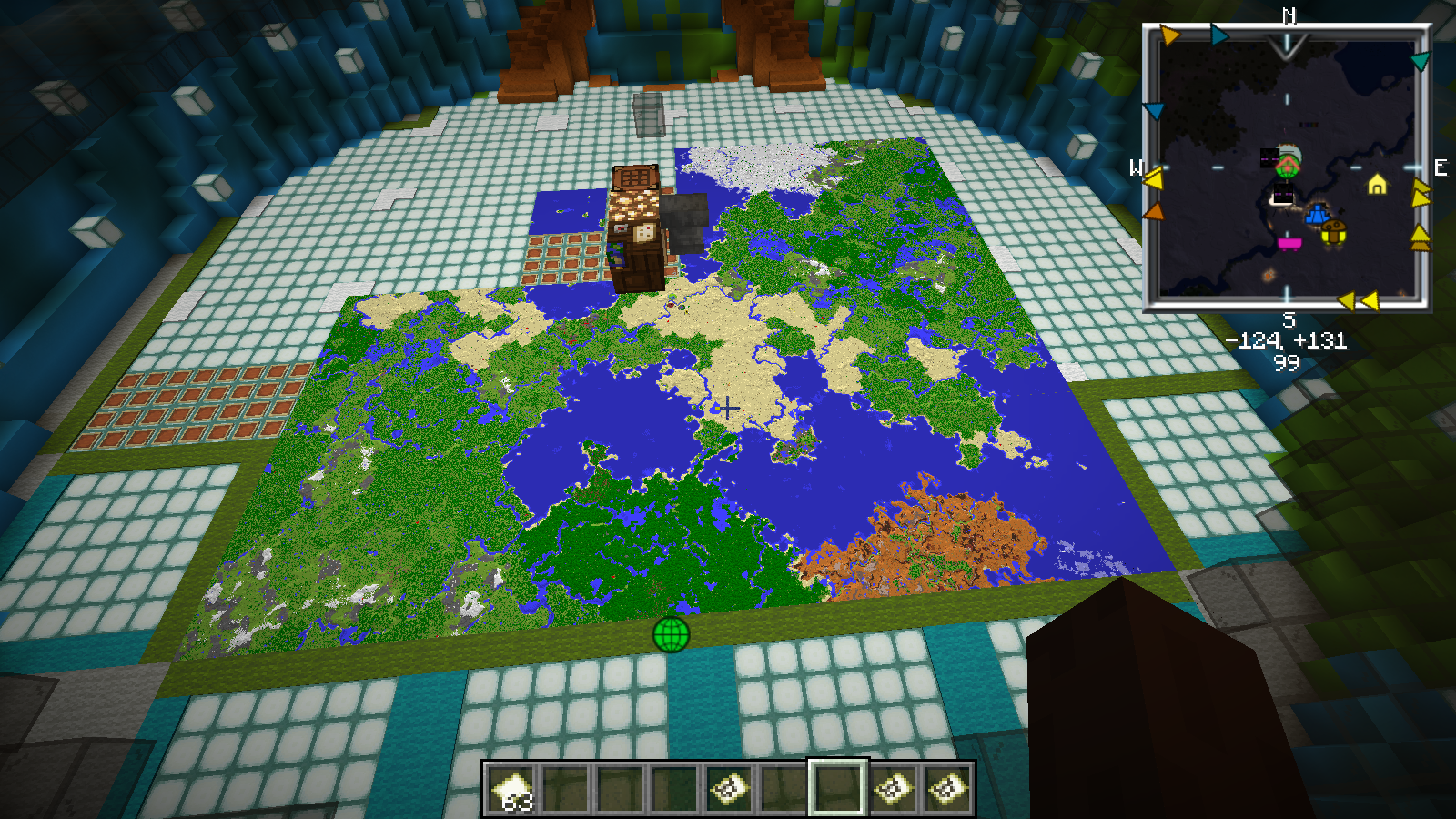Select the glowstone dust stack in the first hotbar slot
The width and height of the screenshot is (1456, 819).
coord(511,788)
